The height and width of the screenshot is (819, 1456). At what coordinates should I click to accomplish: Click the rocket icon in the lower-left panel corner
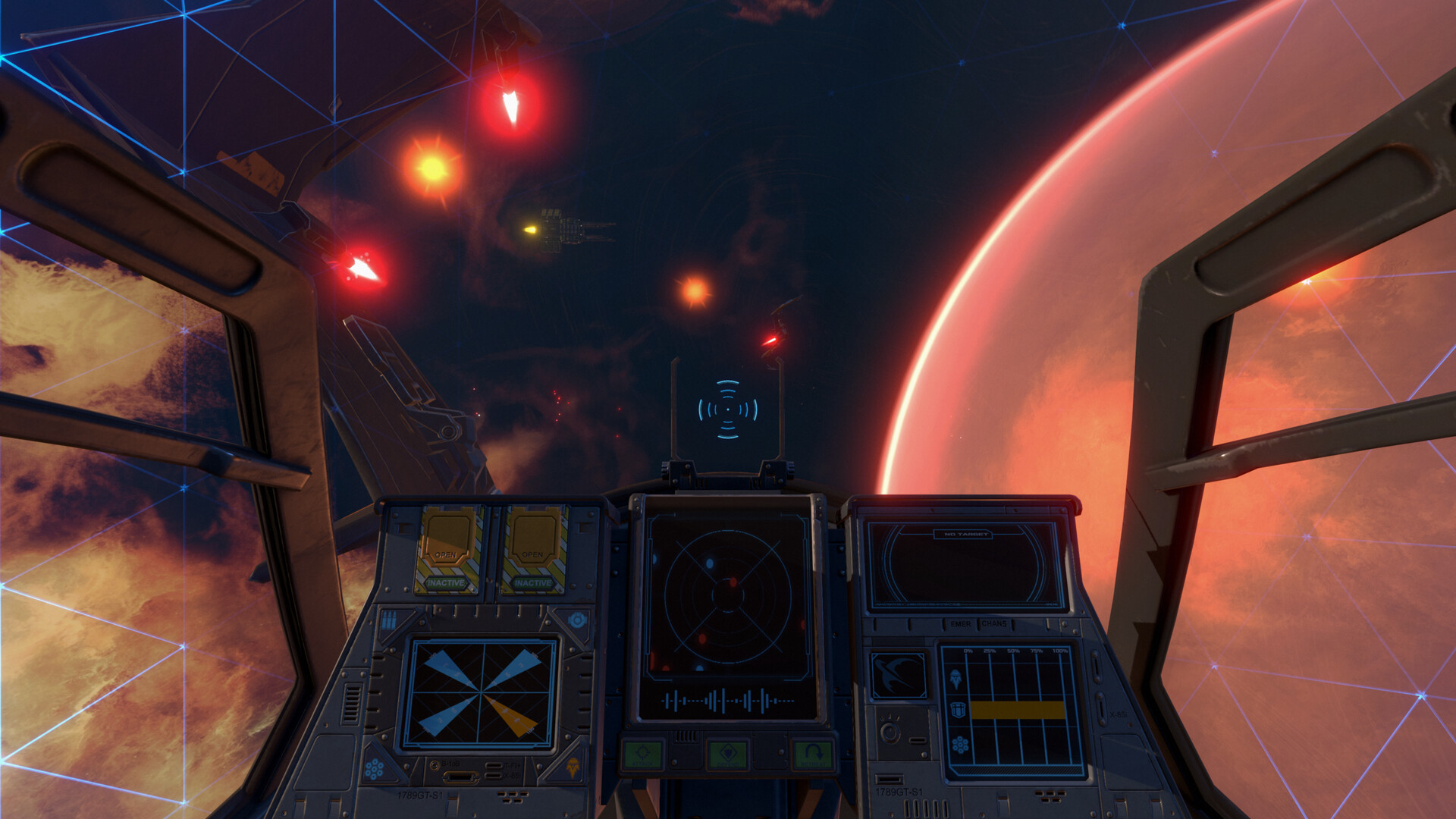(x=572, y=768)
